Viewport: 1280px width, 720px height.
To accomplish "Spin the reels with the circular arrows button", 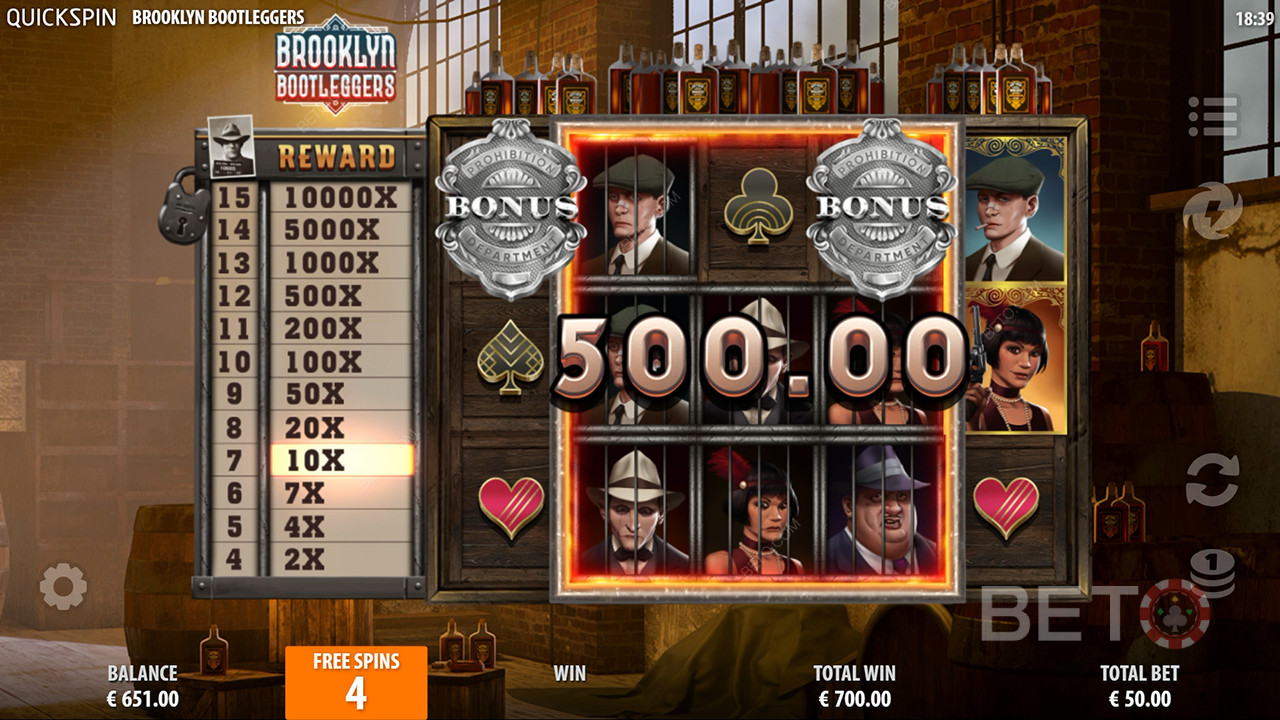I will coord(1212,481).
